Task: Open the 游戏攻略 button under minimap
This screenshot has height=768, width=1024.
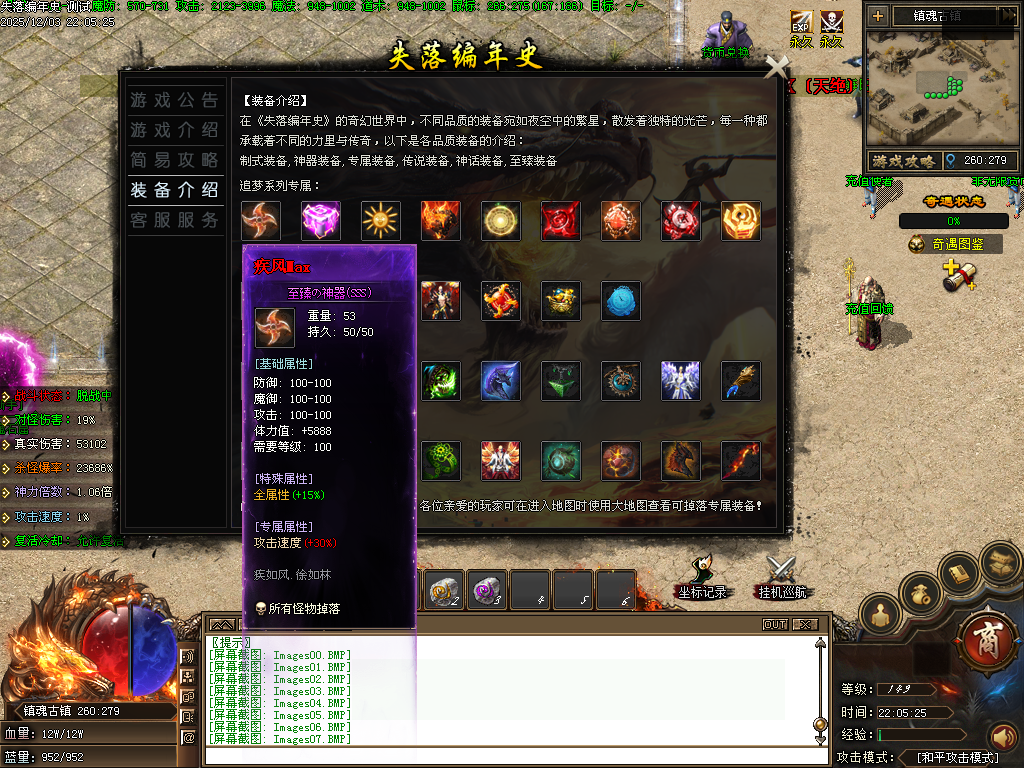Action: (903, 160)
